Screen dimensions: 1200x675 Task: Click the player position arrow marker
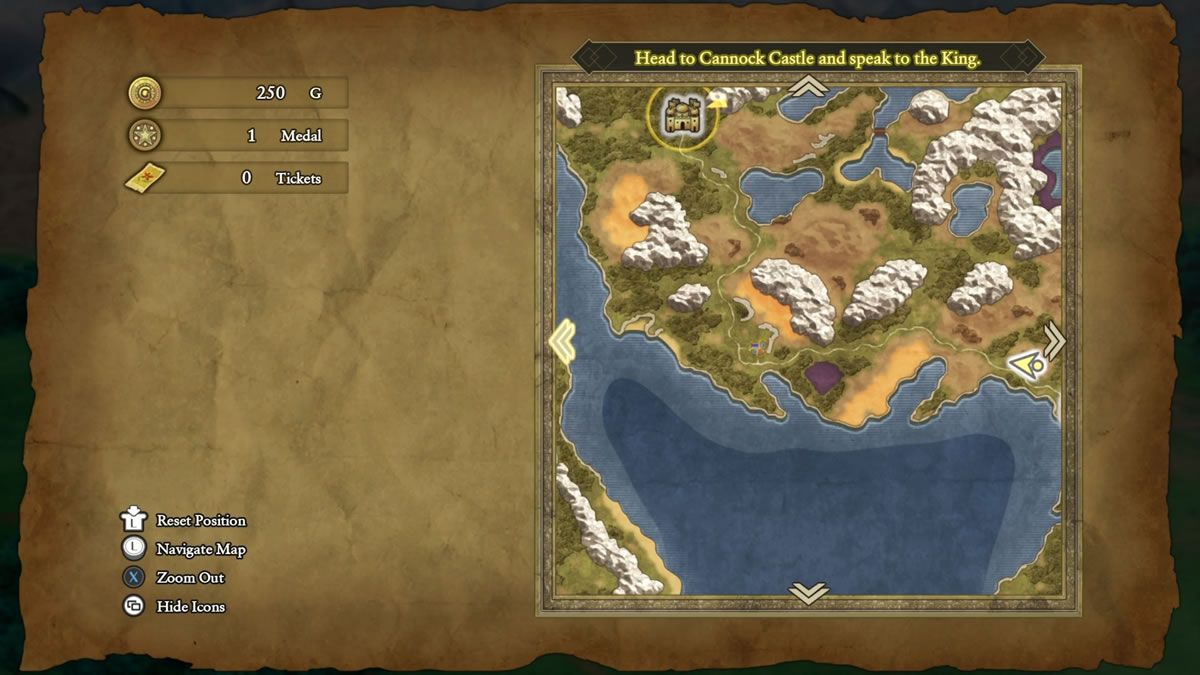1027,366
